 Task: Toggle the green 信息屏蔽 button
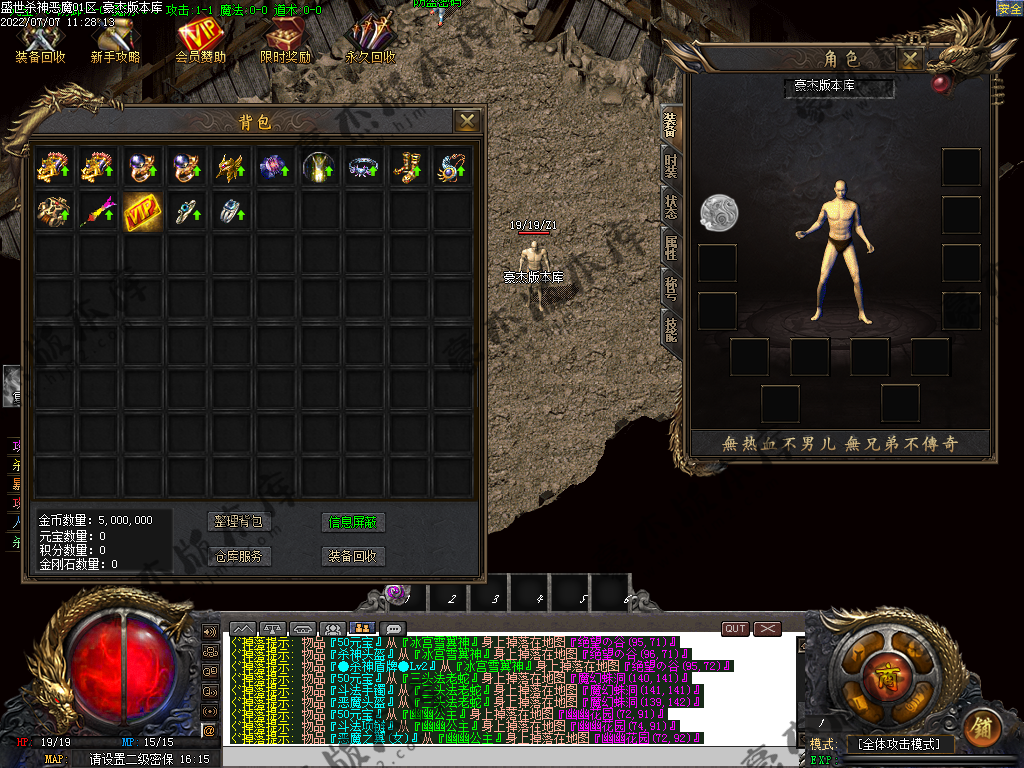(353, 522)
